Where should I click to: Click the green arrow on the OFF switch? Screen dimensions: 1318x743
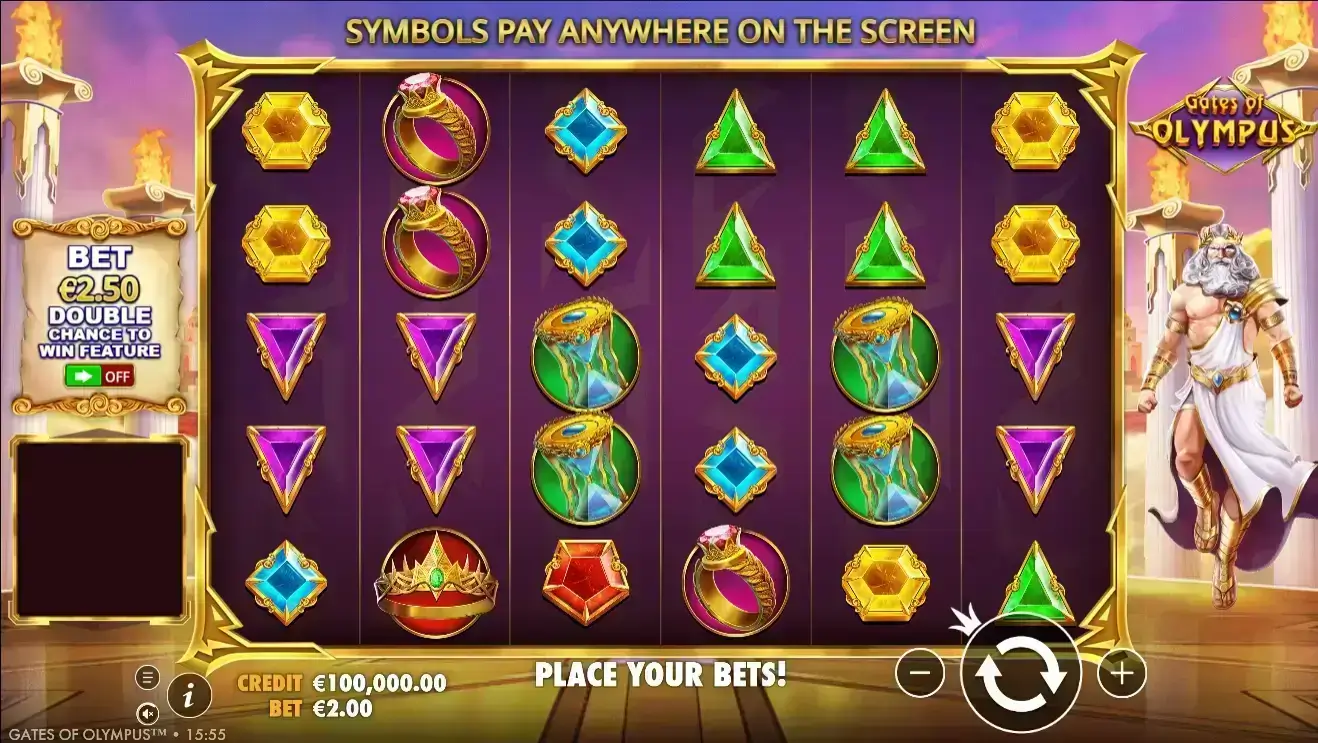click(x=82, y=376)
